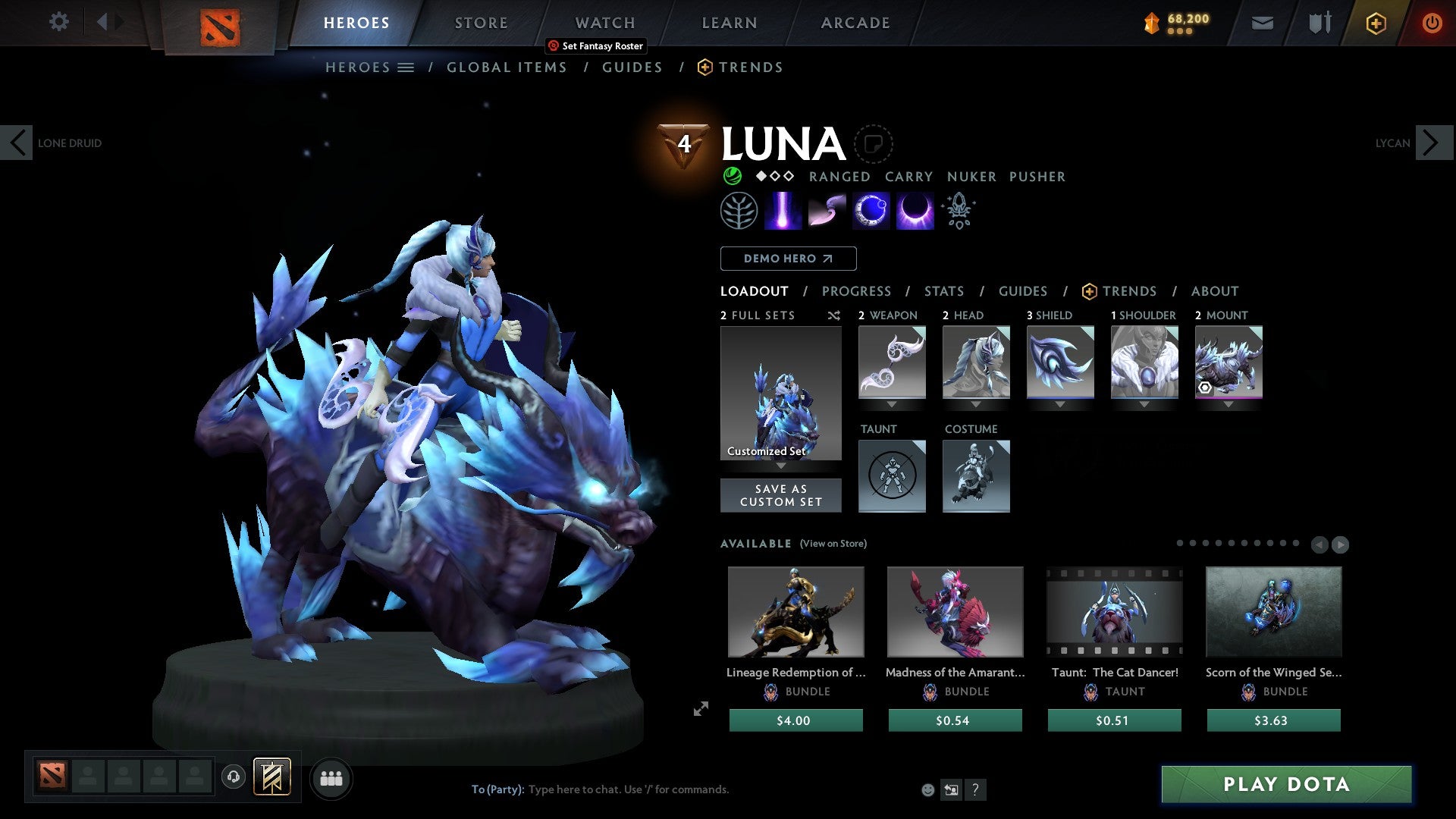Toggle the voice chat headset icon
Viewport: 1456px width, 819px height.
(234, 777)
